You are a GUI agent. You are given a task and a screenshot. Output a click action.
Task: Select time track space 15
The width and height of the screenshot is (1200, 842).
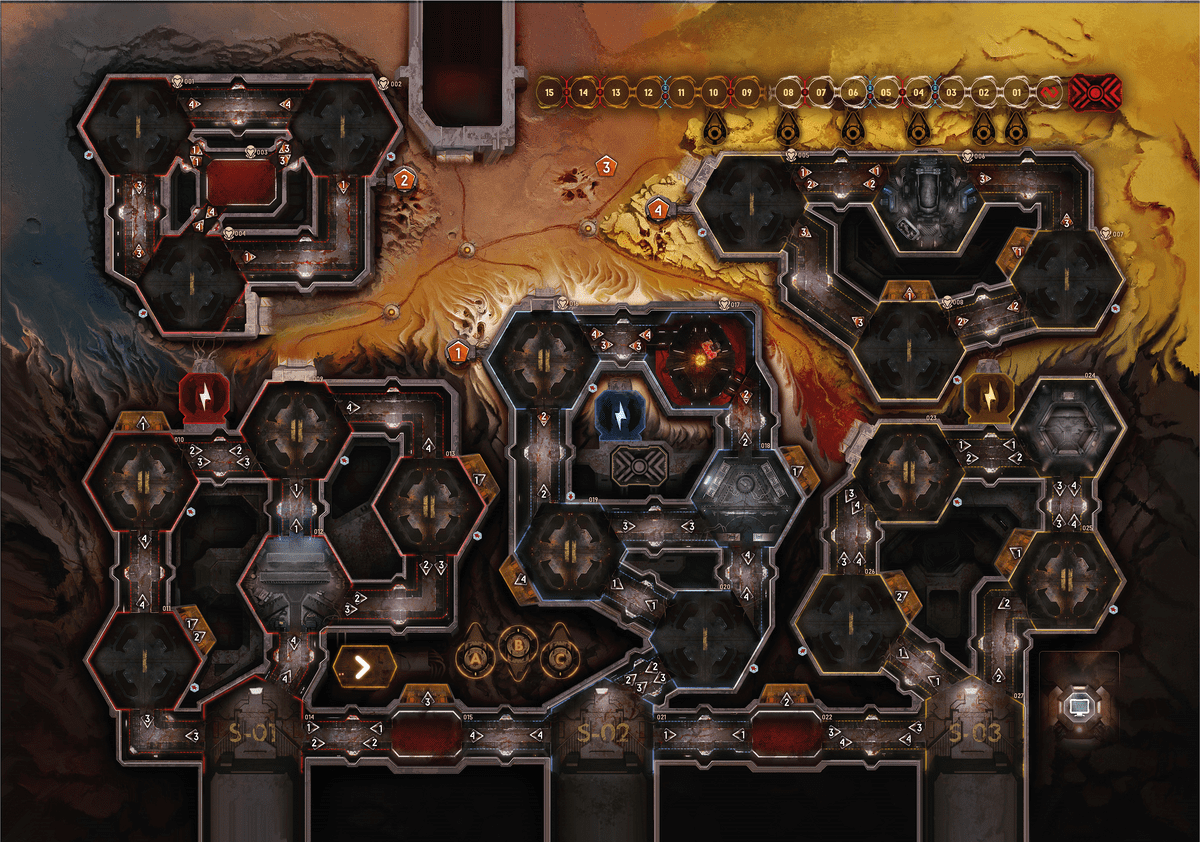click(x=548, y=93)
